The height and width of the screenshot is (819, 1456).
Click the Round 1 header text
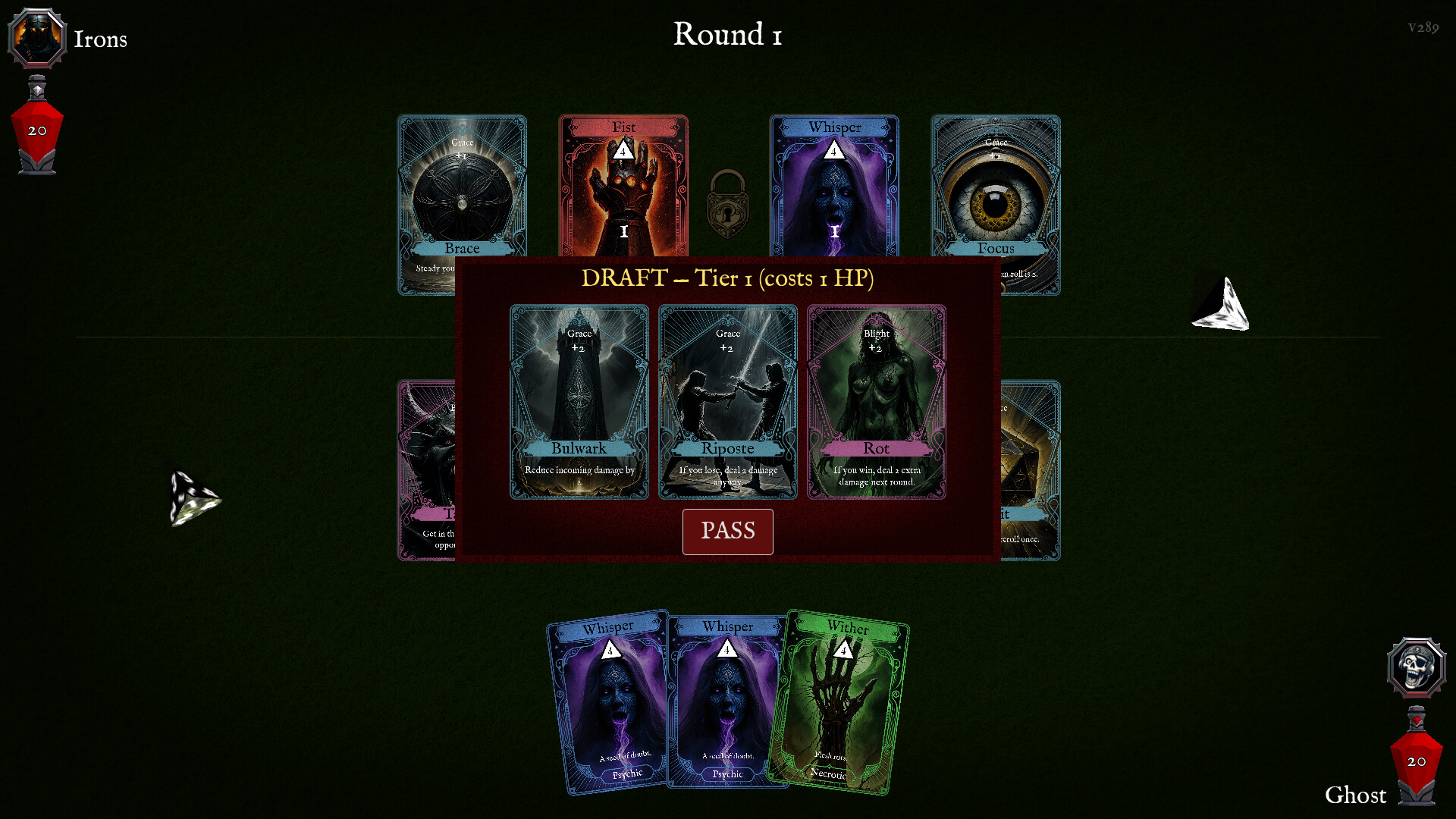click(x=726, y=34)
